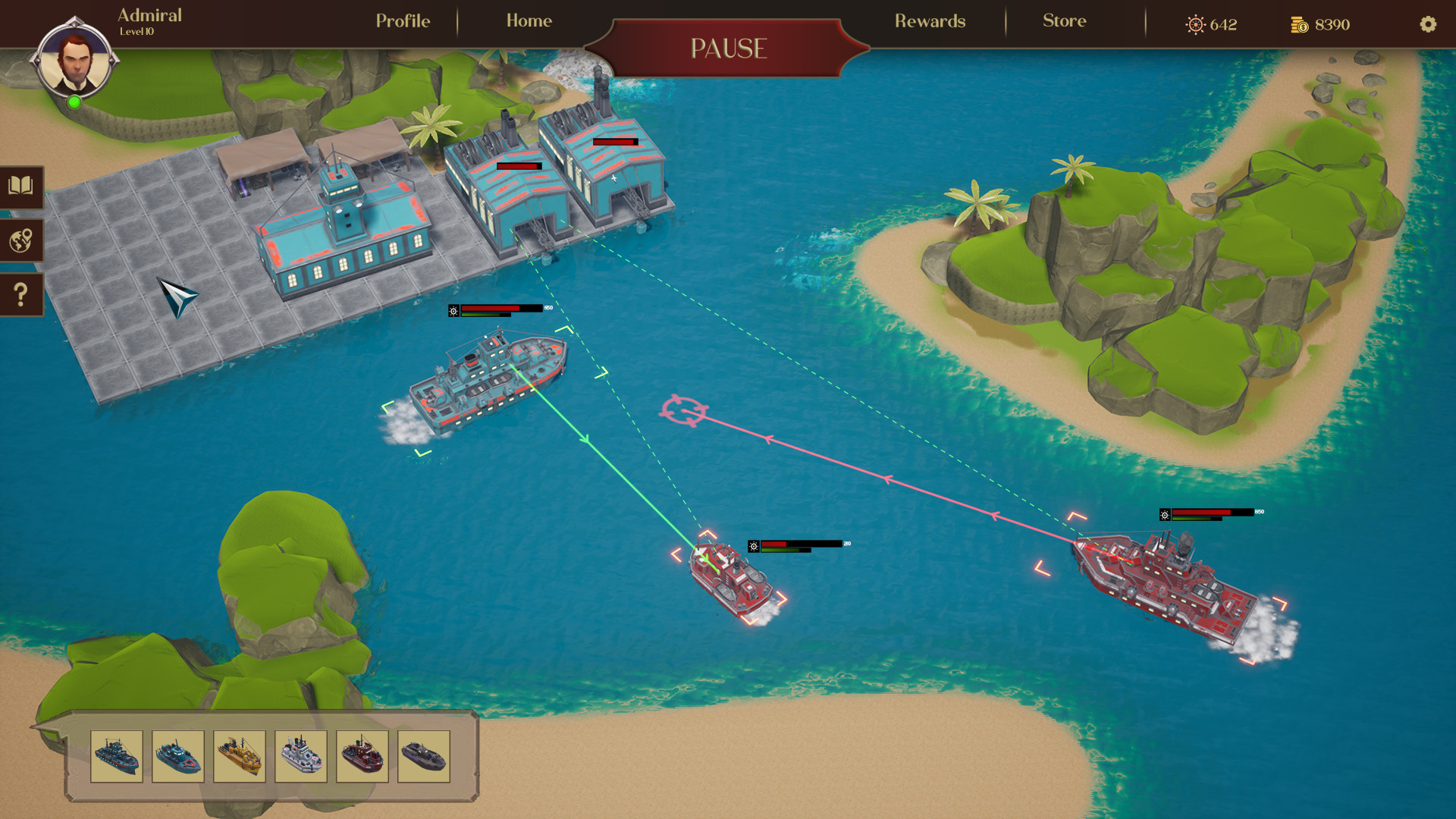1456x819 pixels.
Task: Open the Rewards menu item
Action: click(930, 21)
